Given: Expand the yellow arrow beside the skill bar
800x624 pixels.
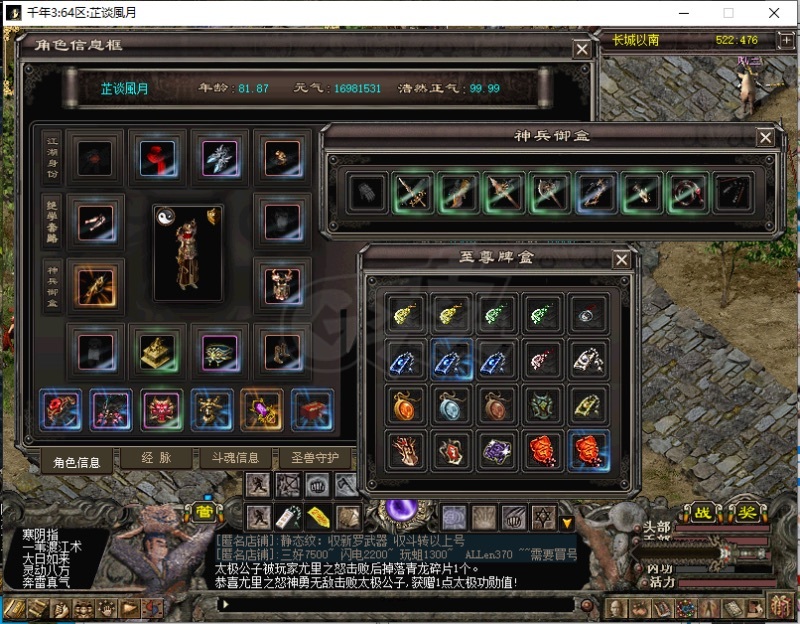Looking at the screenshot, I should pyautogui.click(x=567, y=521).
